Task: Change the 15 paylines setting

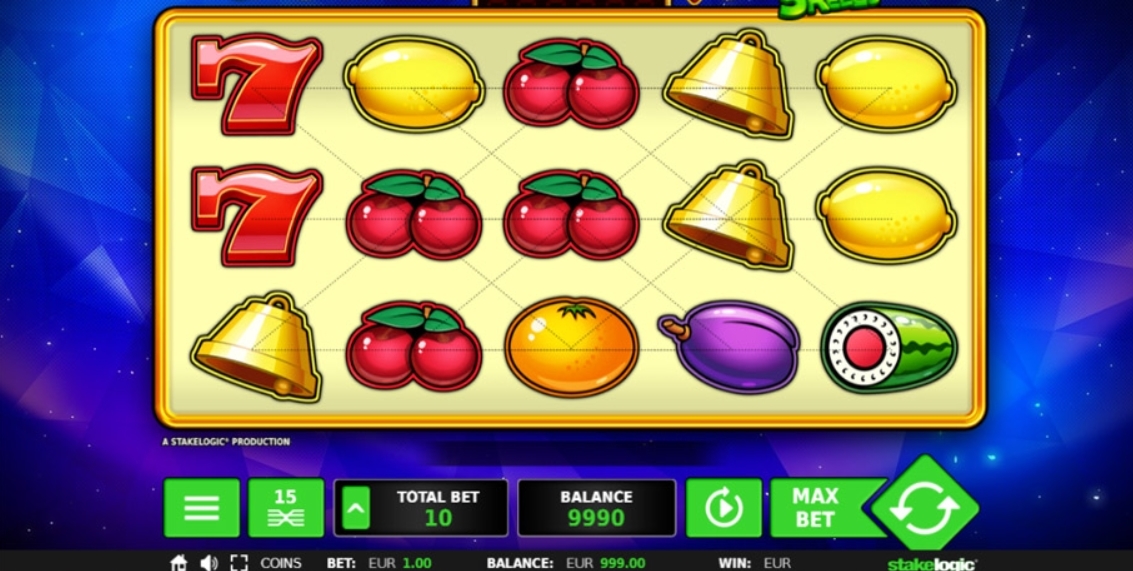Action: click(285, 508)
